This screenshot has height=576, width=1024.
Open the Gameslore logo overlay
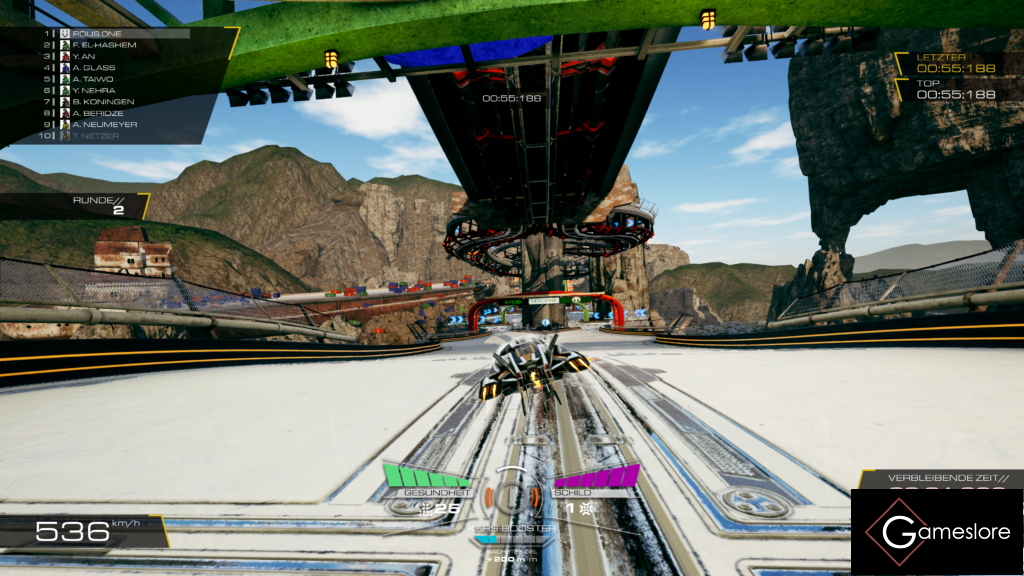(936, 532)
